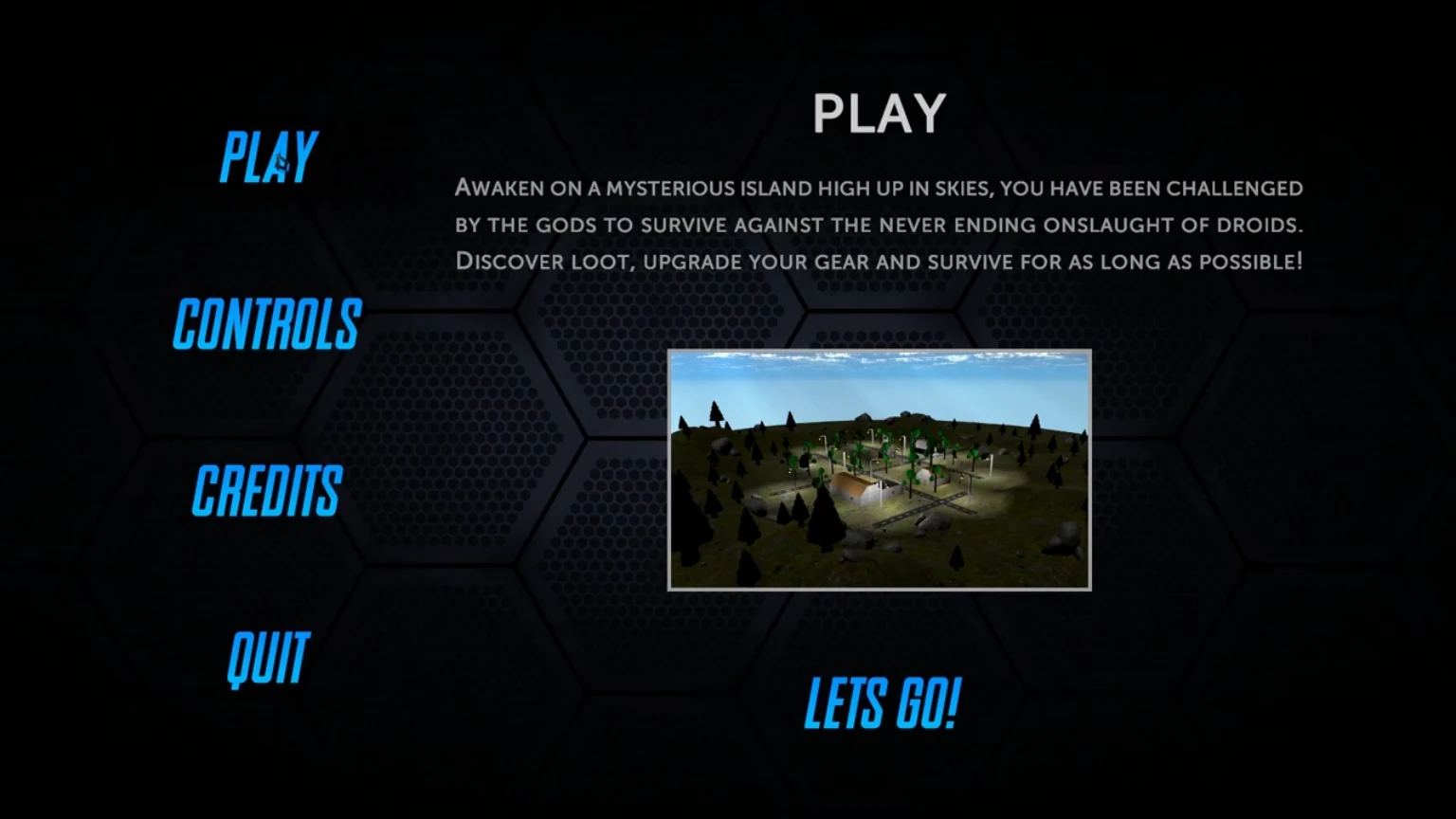
Task: Click the Controls label styled in blue
Action: click(266, 325)
